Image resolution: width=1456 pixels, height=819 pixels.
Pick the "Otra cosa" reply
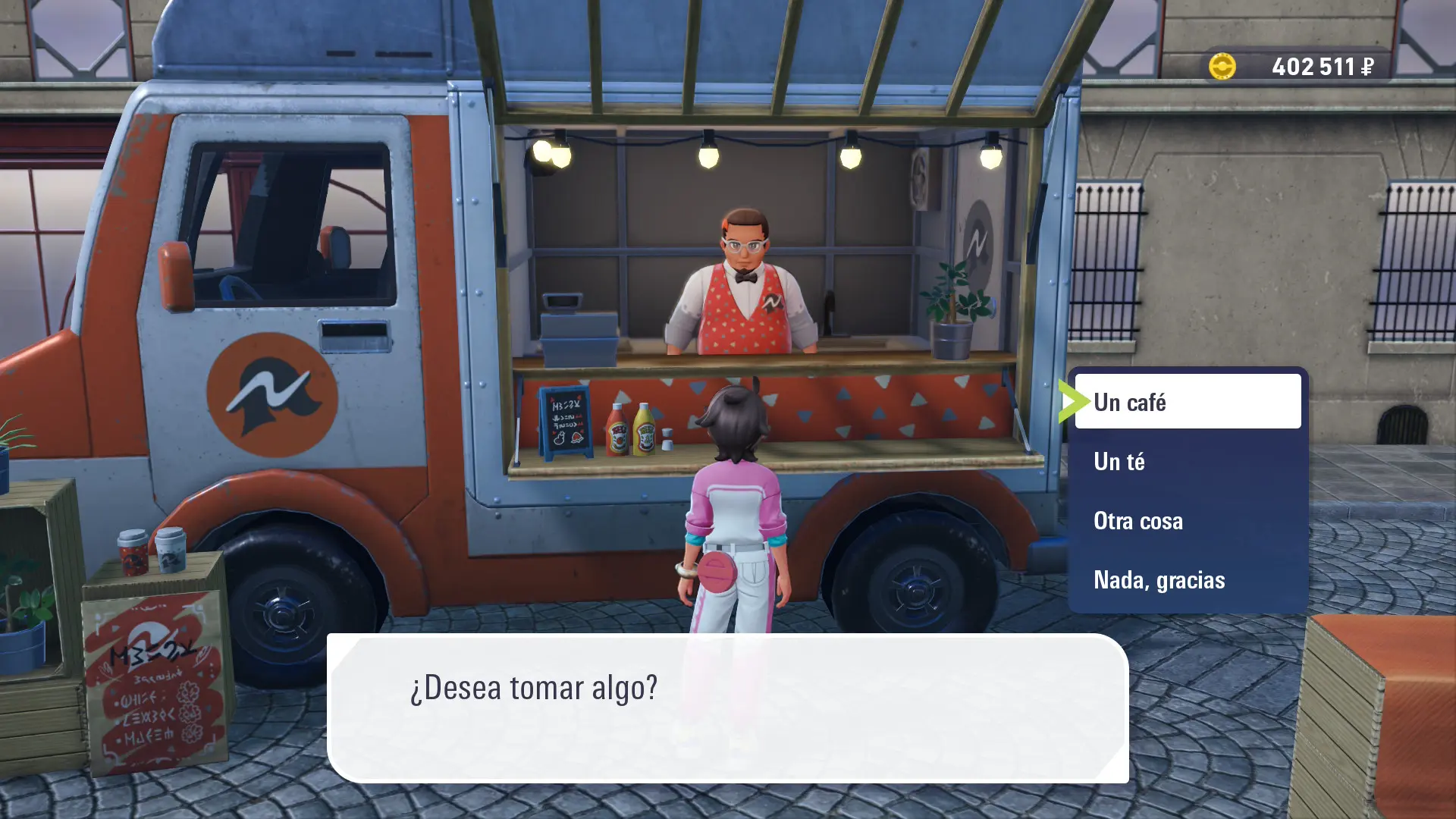coord(1187,521)
